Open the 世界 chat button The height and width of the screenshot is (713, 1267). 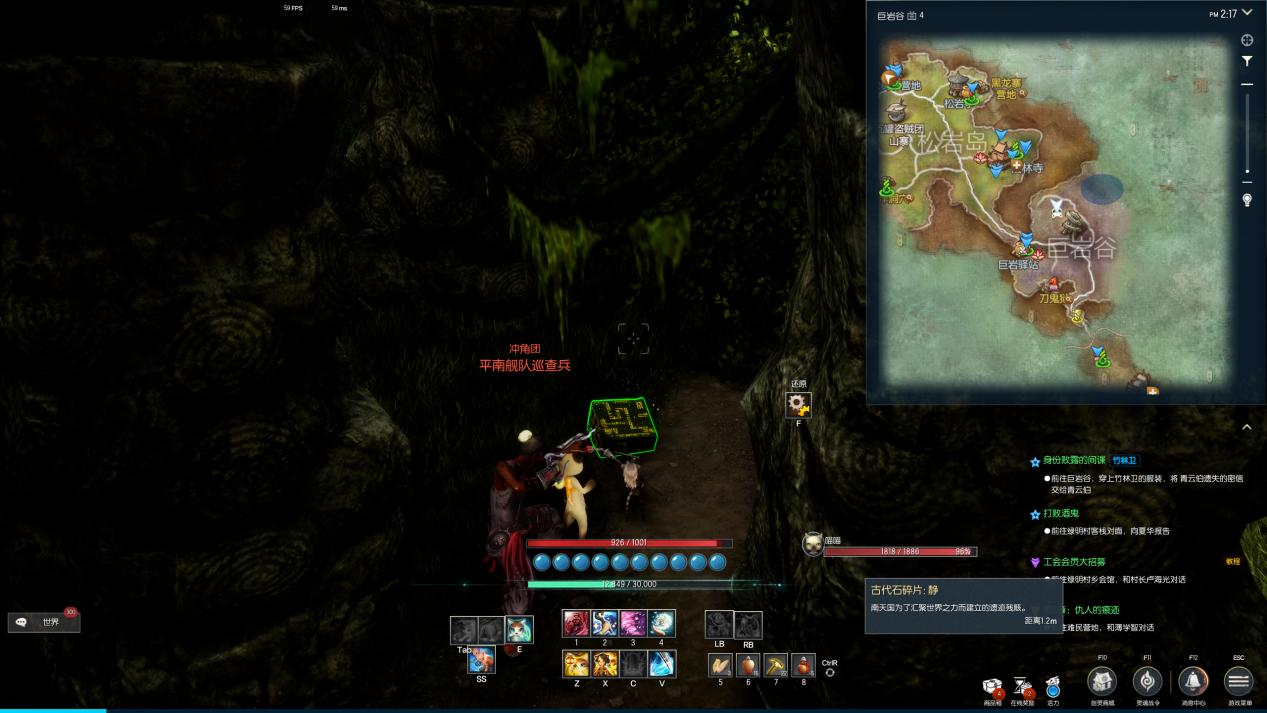pos(44,622)
